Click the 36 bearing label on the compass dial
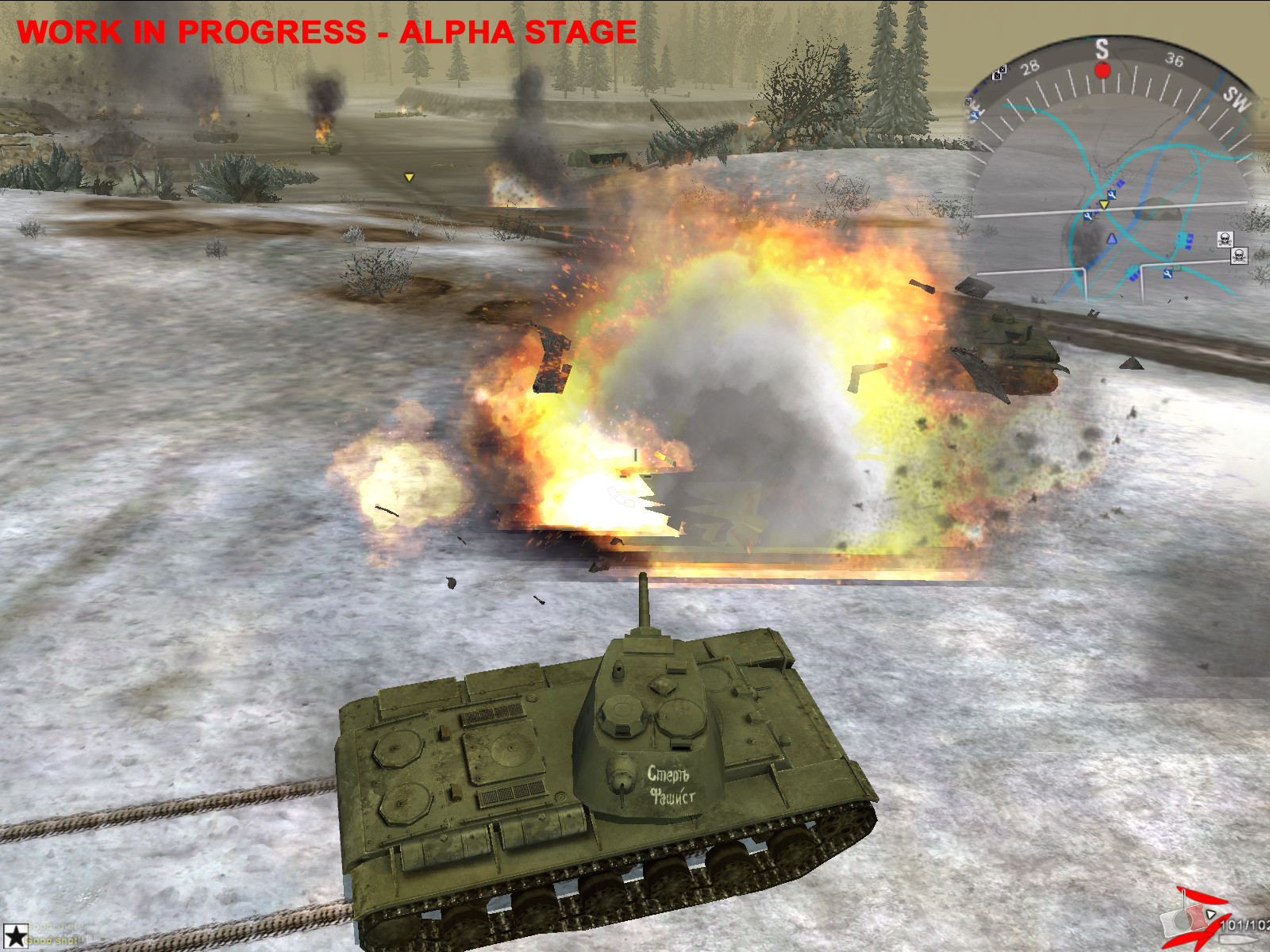The width and height of the screenshot is (1270, 952). pos(1175,58)
